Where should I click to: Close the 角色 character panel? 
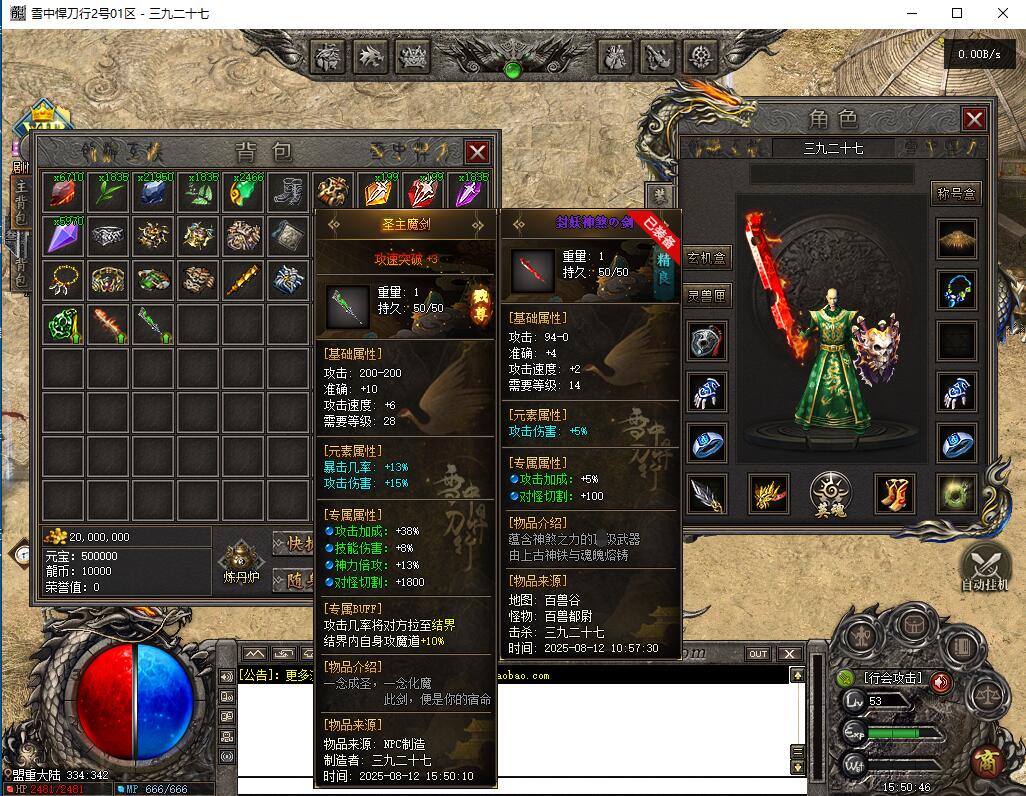(x=974, y=120)
